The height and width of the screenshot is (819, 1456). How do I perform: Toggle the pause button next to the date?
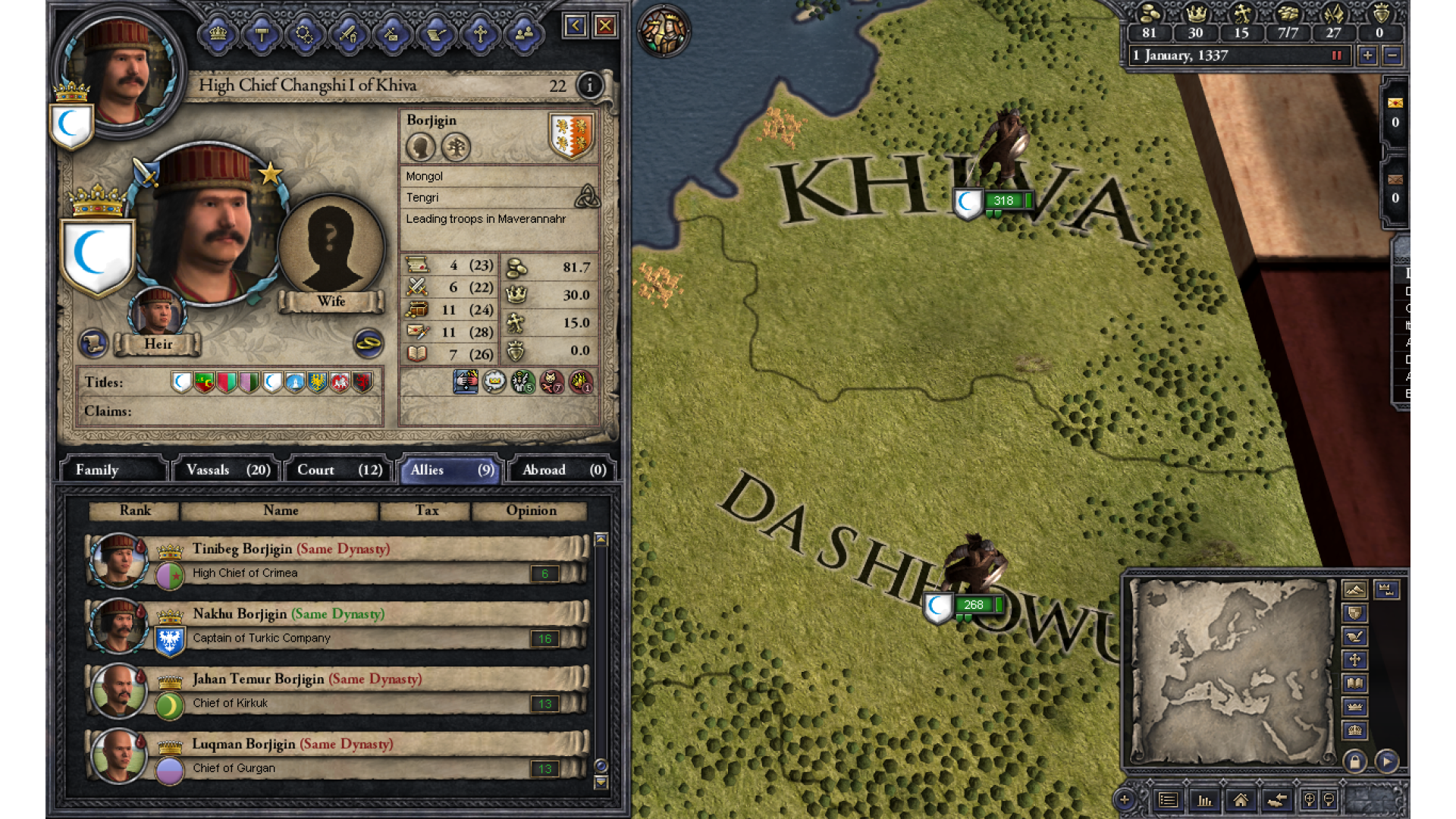point(1337,55)
